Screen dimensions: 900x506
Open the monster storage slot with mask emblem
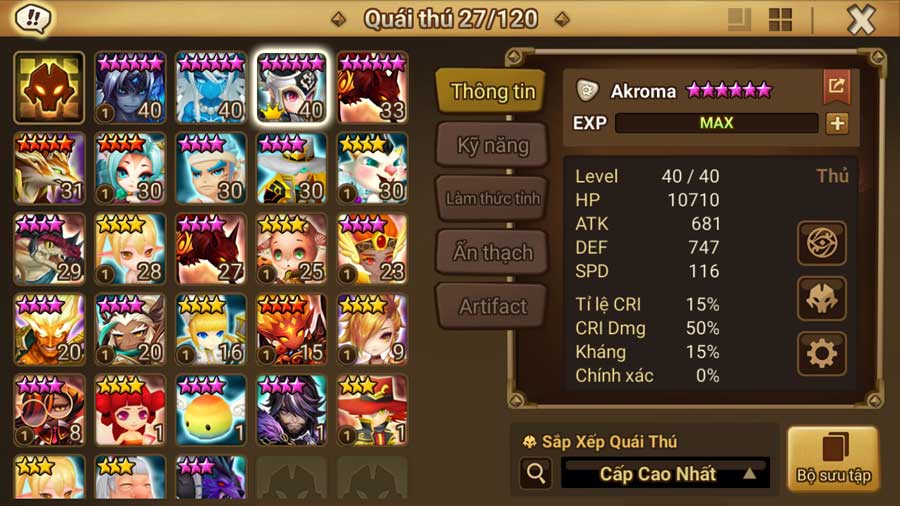coord(49,87)
